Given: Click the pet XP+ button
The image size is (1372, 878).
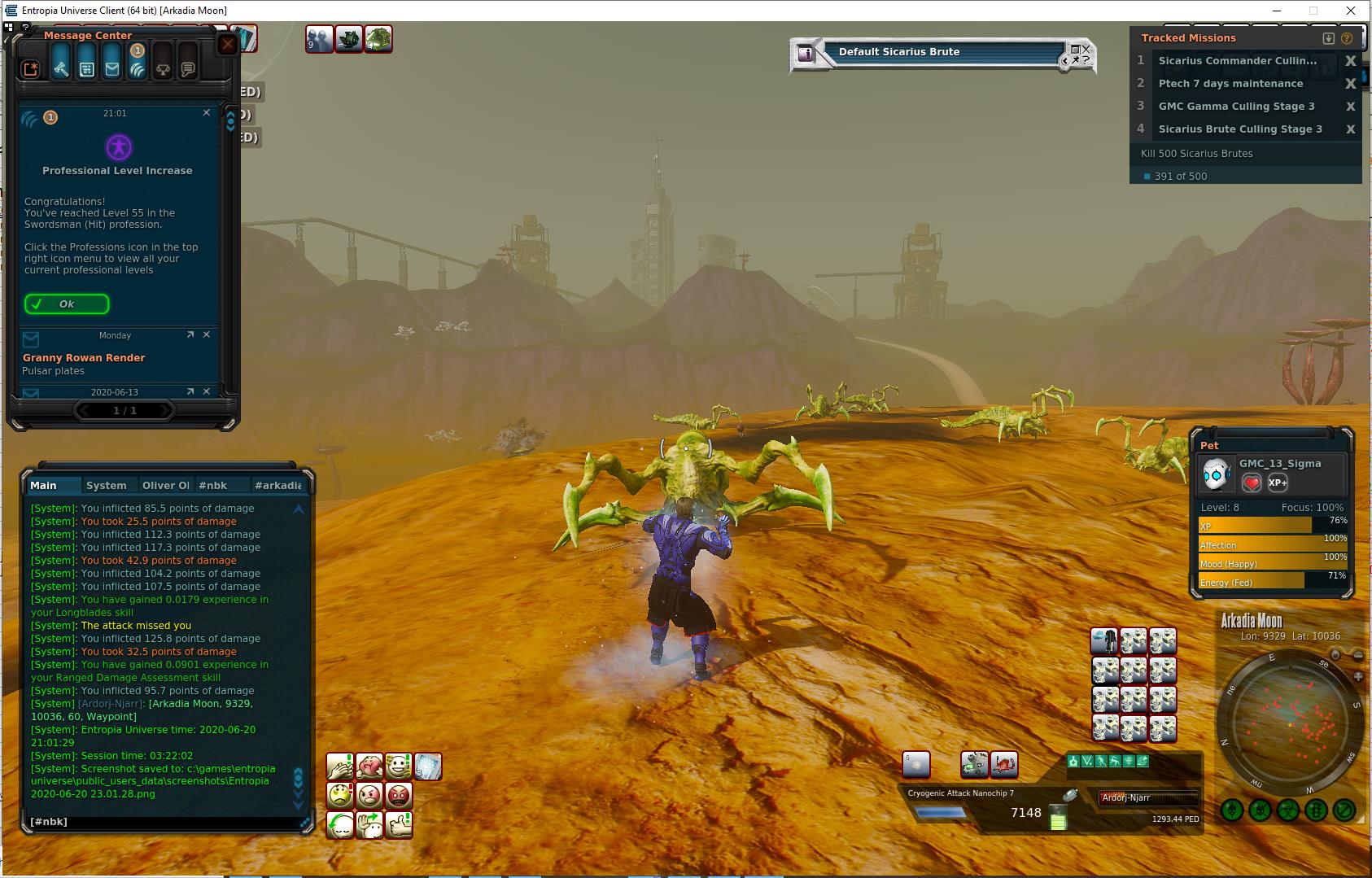Looking at the screenshot, I should (1278, 483).
